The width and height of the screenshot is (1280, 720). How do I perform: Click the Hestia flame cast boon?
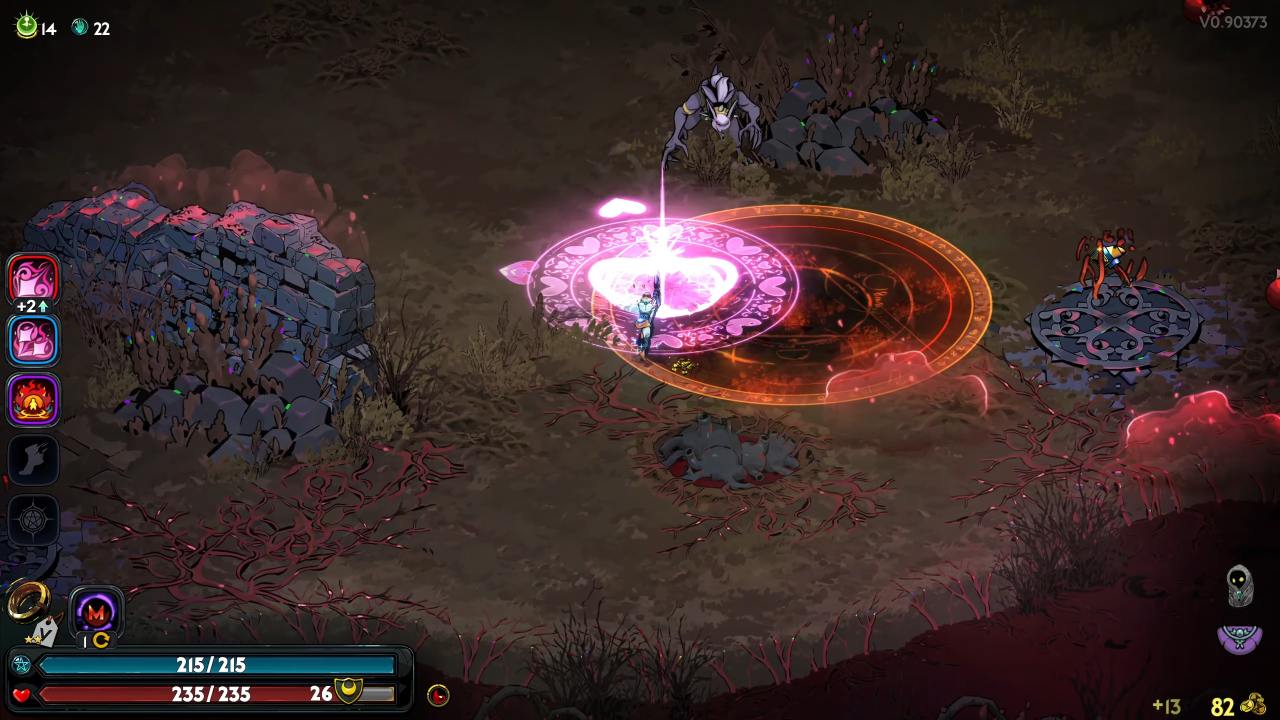(x=34, y=400)
